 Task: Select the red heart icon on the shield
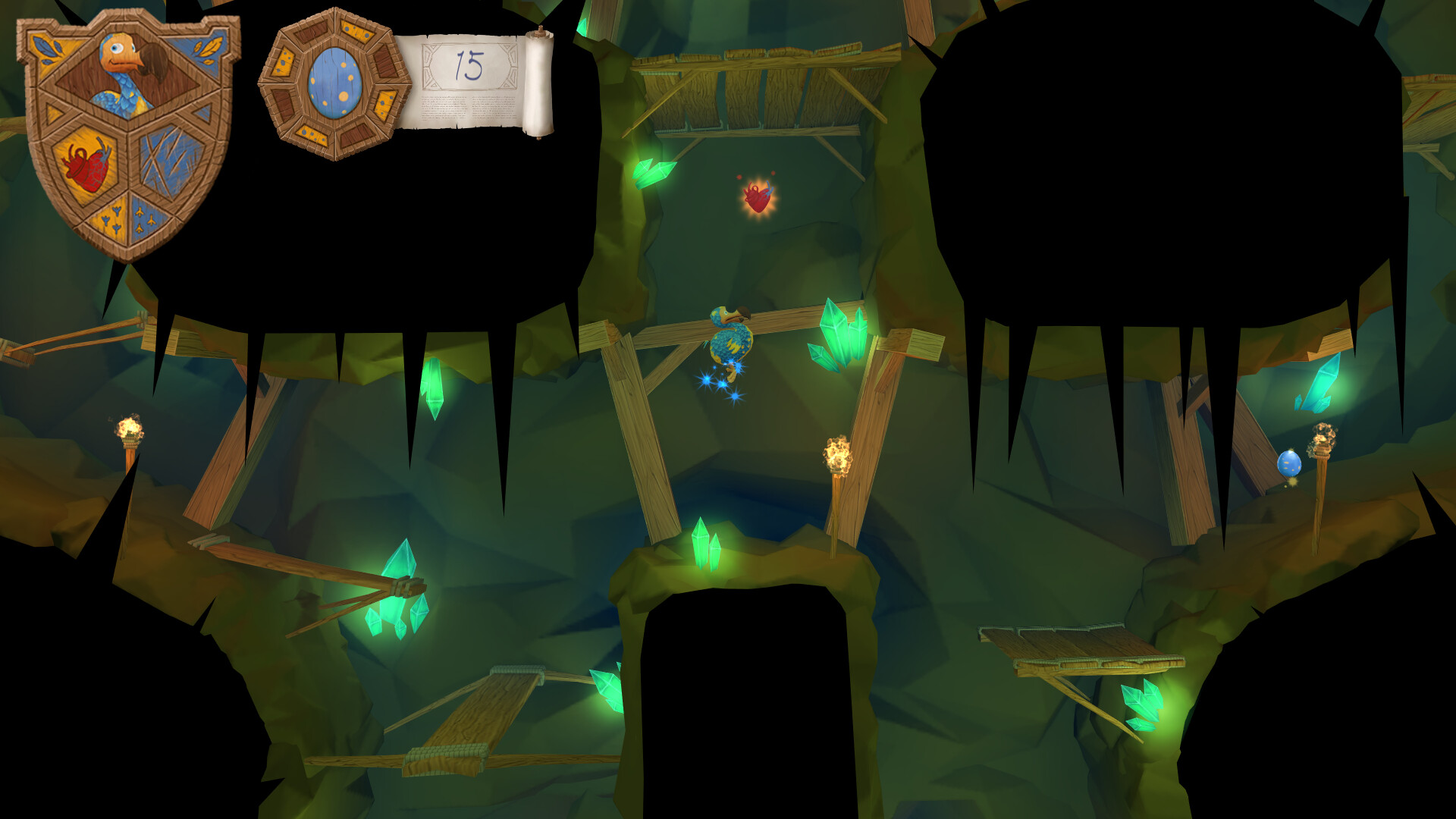click(x=86, y=166)
